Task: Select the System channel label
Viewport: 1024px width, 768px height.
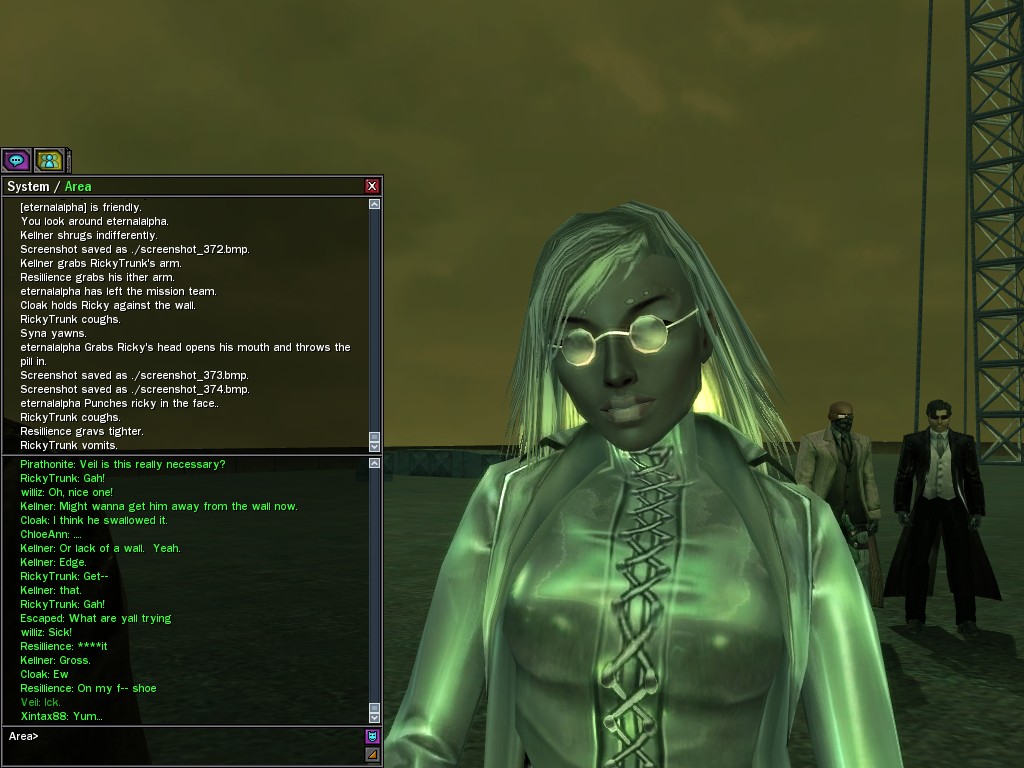Action: coord(28,187)
